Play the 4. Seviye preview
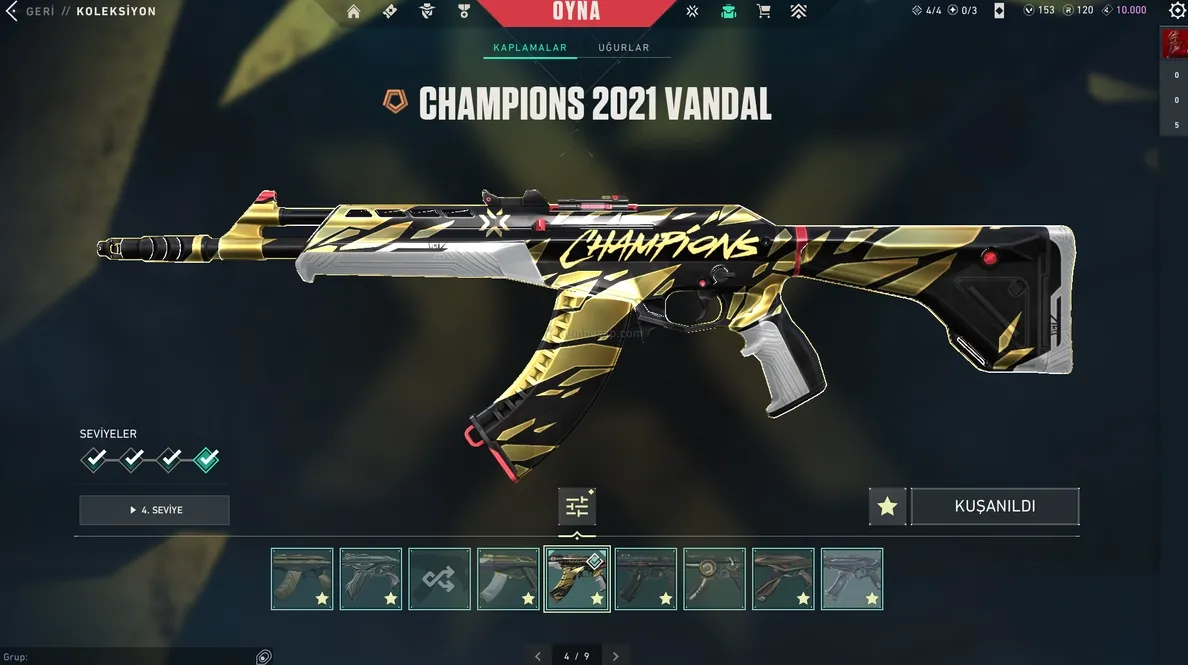This screenshot has width=1188, height=665. click(x=155, y=510)
